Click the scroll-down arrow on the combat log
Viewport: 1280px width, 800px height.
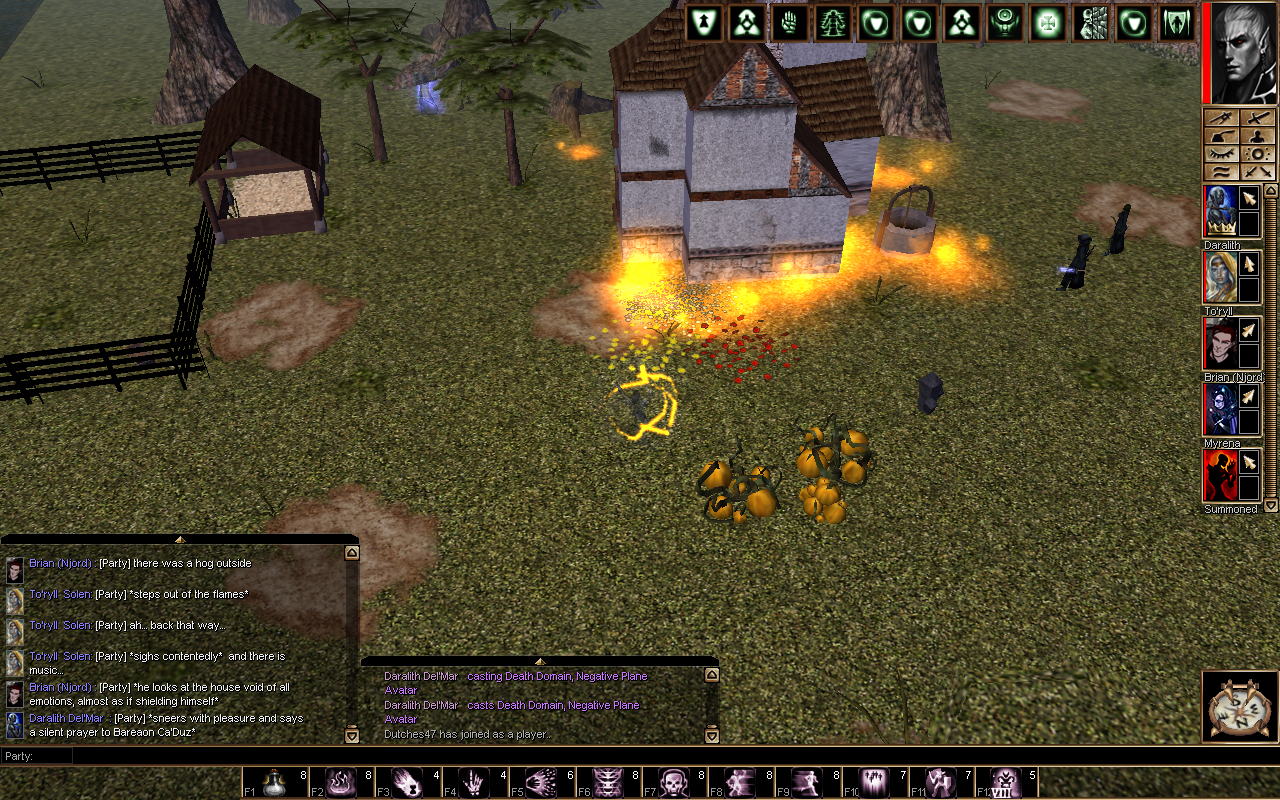(x=713, y=735)
